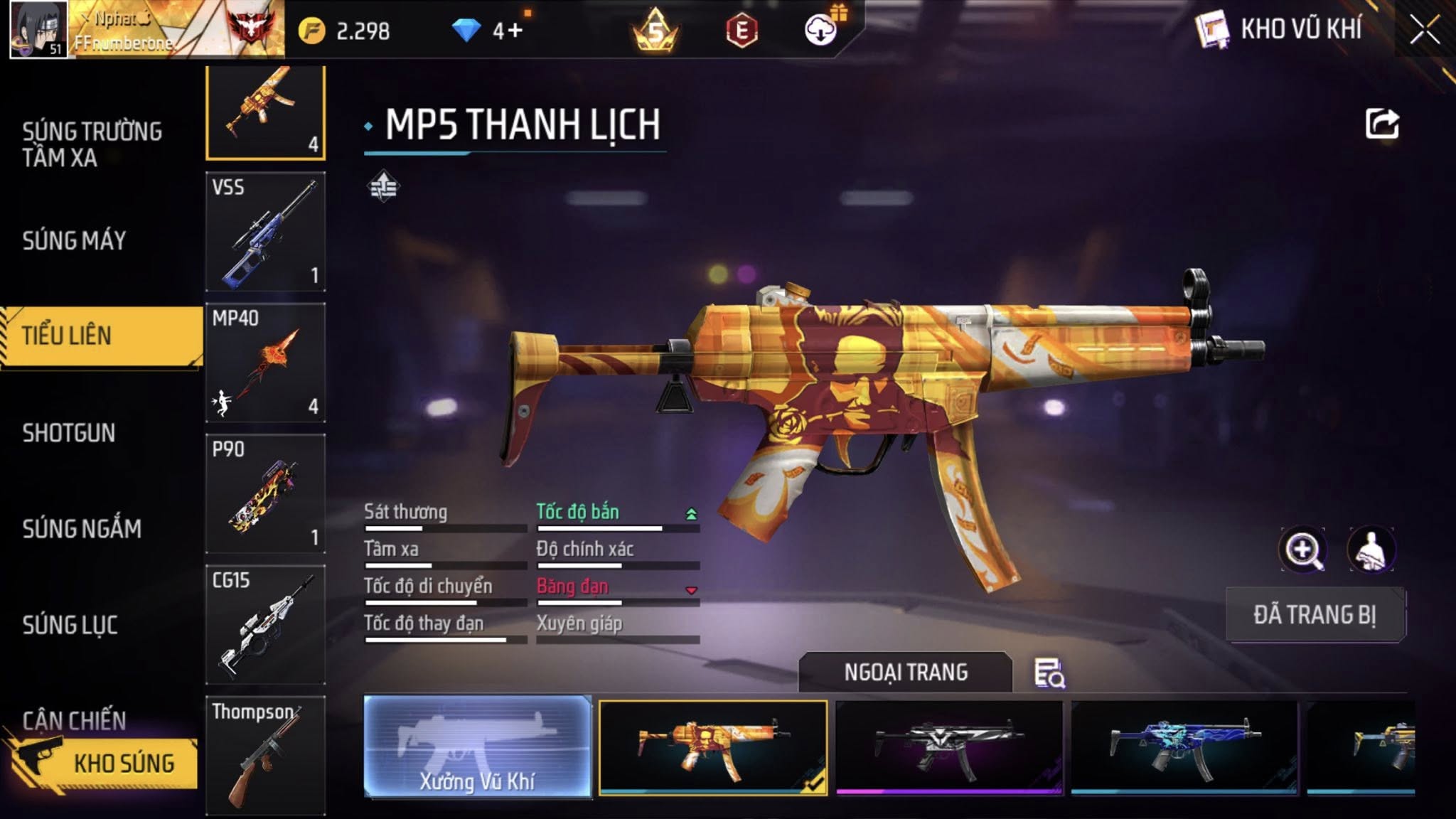
Task: Share the MP5 Thanh Lịch skin
Action: pos(1382,124)
